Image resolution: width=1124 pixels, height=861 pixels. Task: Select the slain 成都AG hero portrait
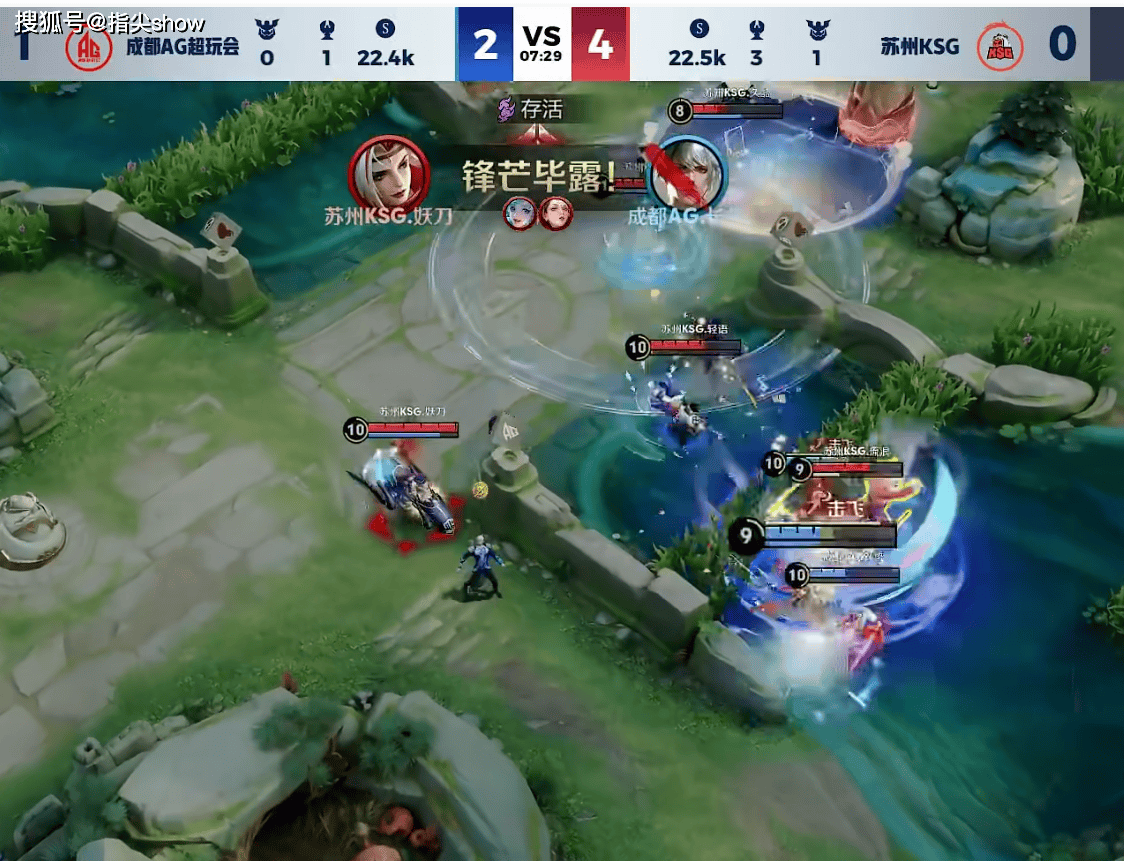[687, 174]
